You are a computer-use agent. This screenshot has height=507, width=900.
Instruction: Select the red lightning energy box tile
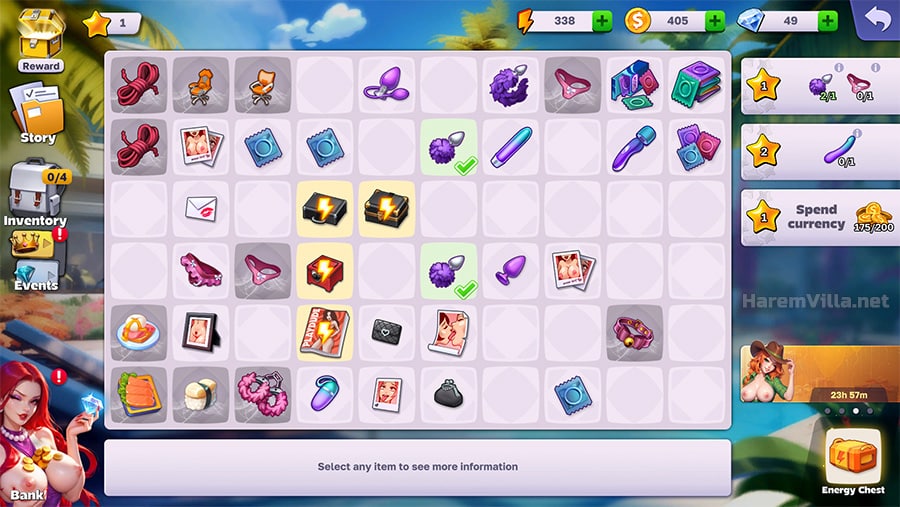pyautogui.click(x=325, y=271)
